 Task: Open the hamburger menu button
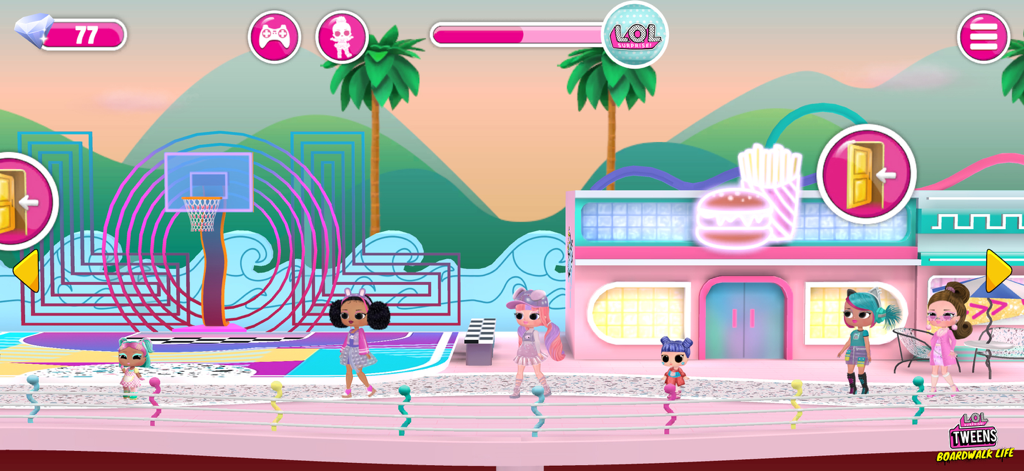(983, 37)
